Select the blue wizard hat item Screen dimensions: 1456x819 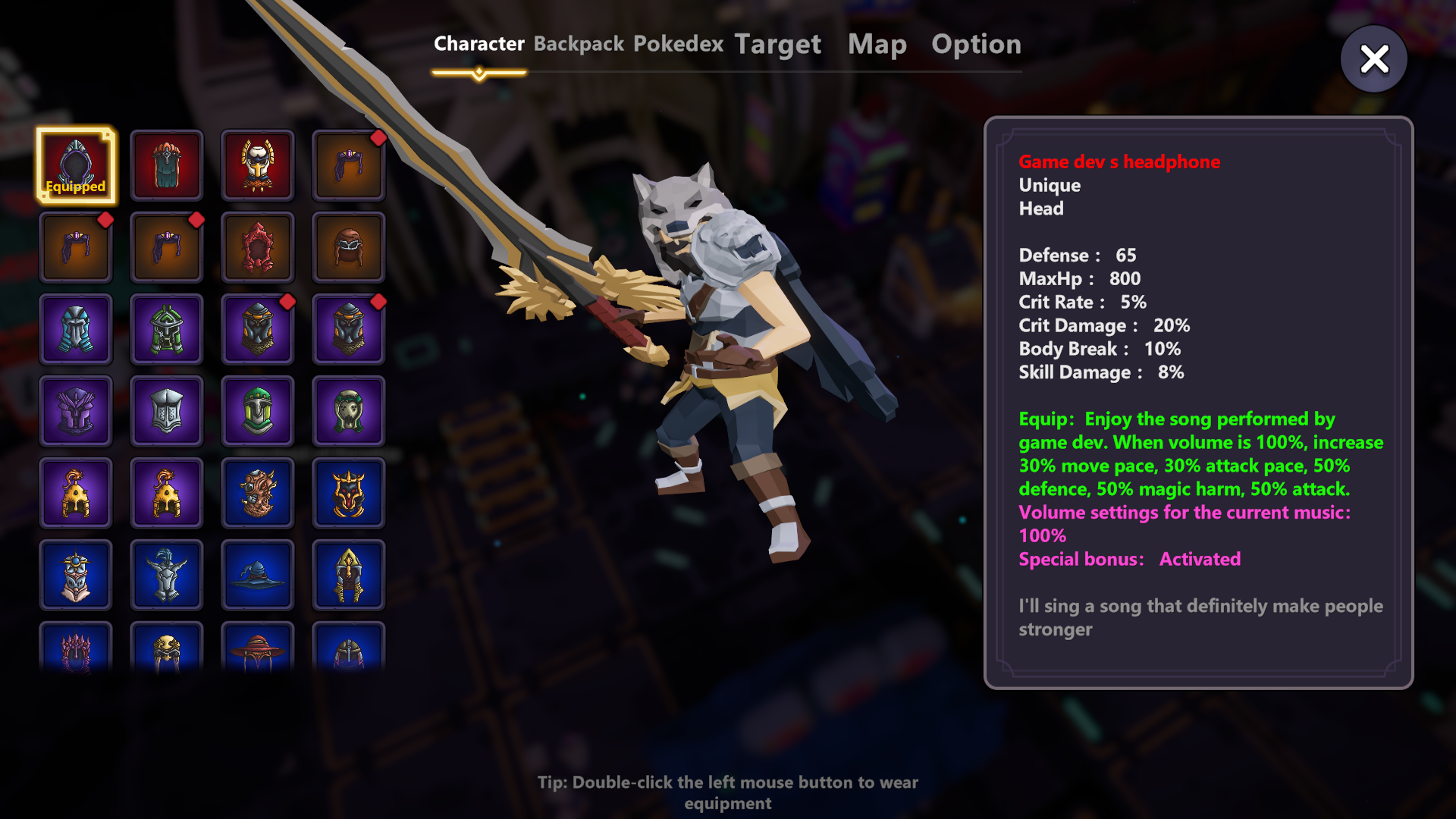click(x=258, y=574)
